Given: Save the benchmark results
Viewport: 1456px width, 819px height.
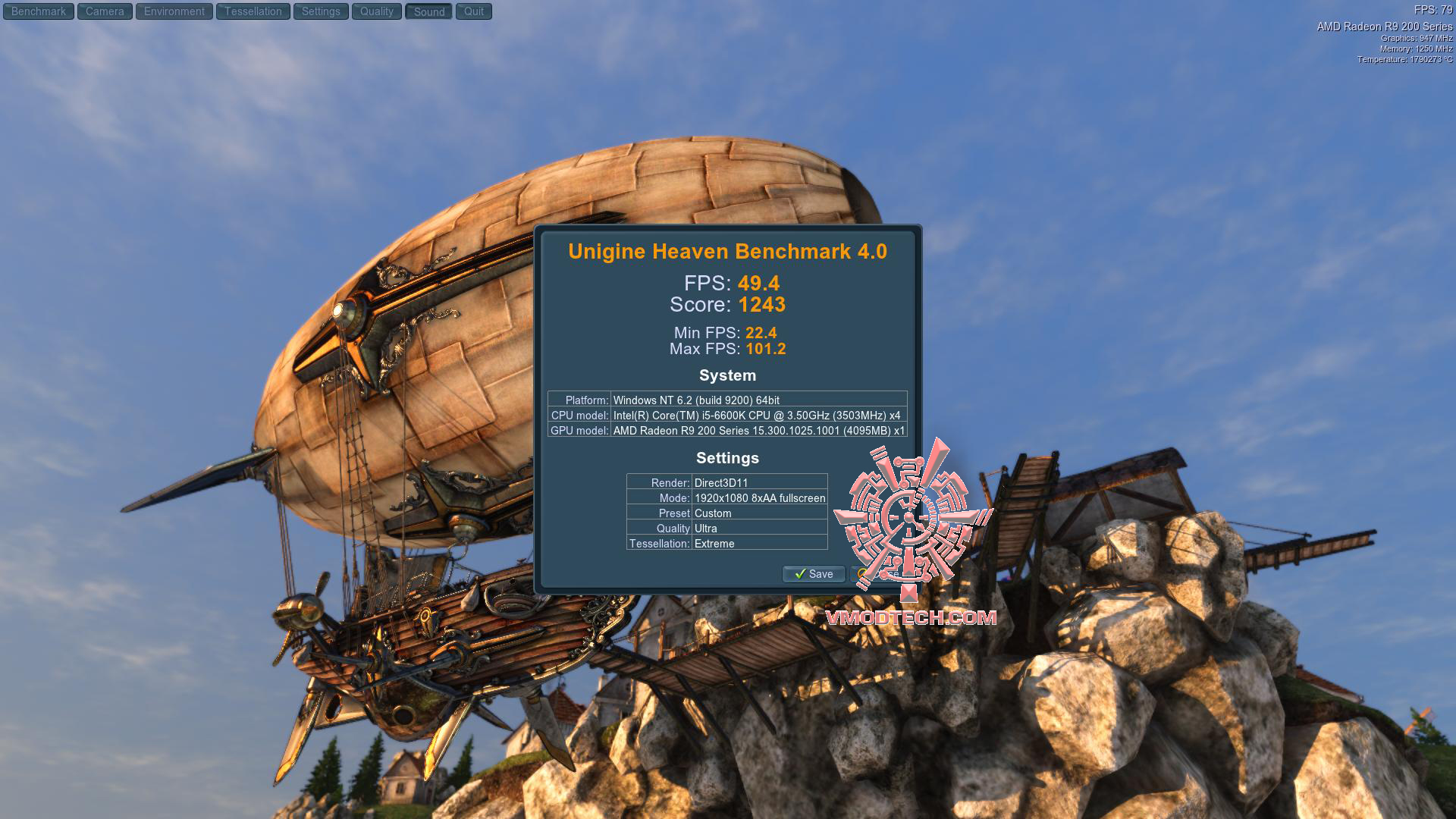Looking at the screenshot, I should point(813,574).
